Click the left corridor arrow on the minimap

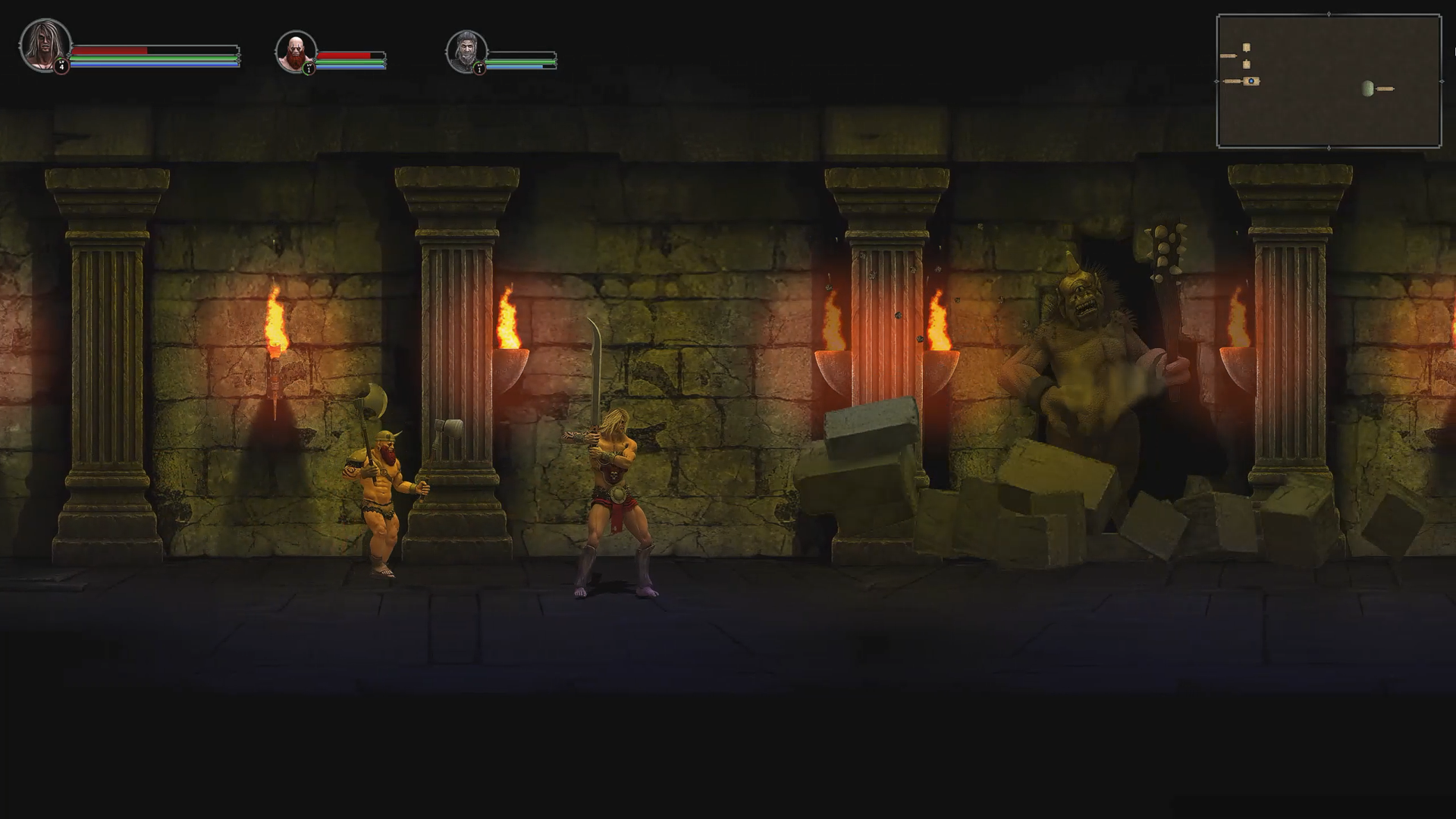pyautogui.click(x=1228, y=55)
